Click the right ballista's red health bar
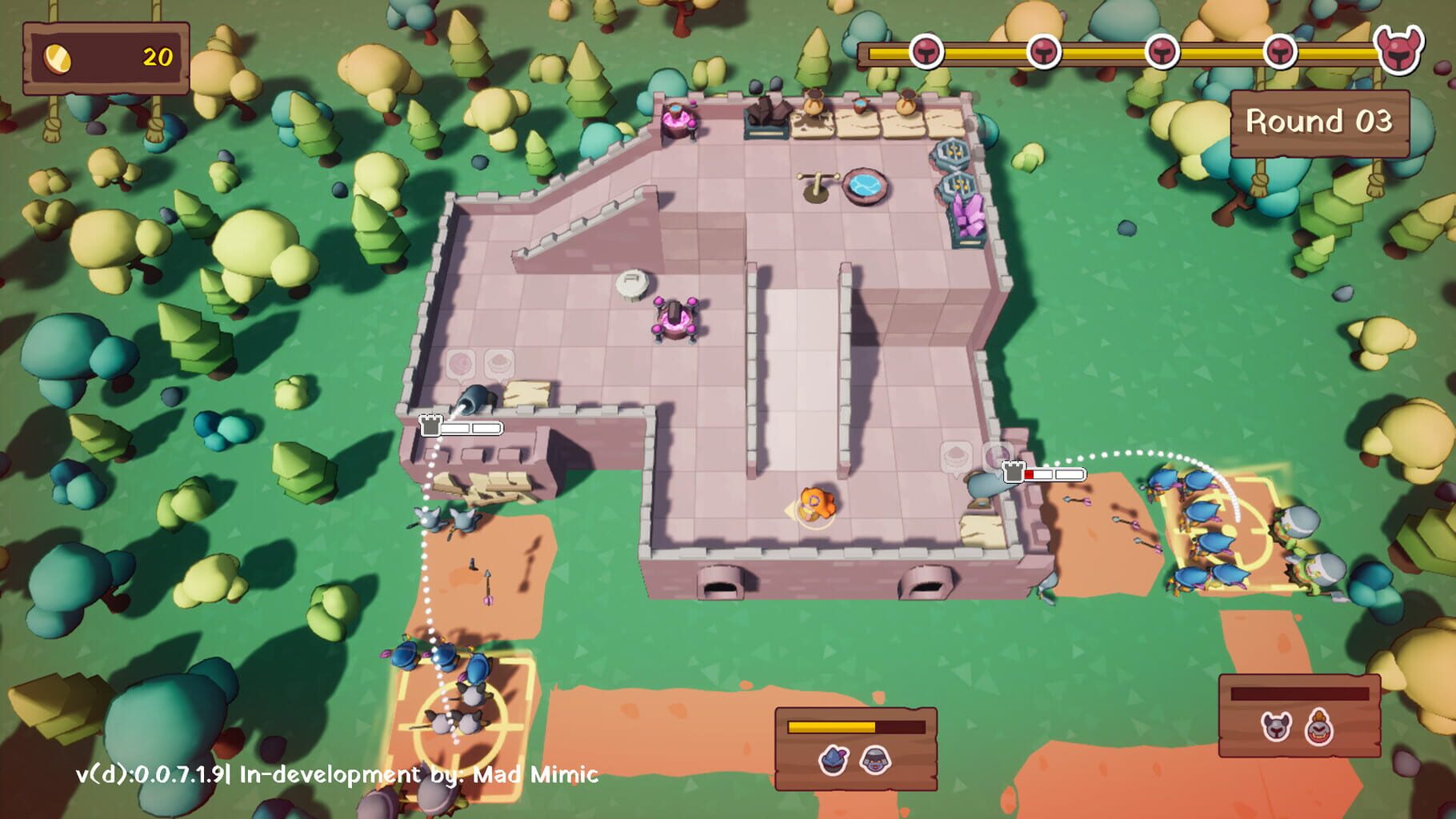 (x=1029, y=475)
